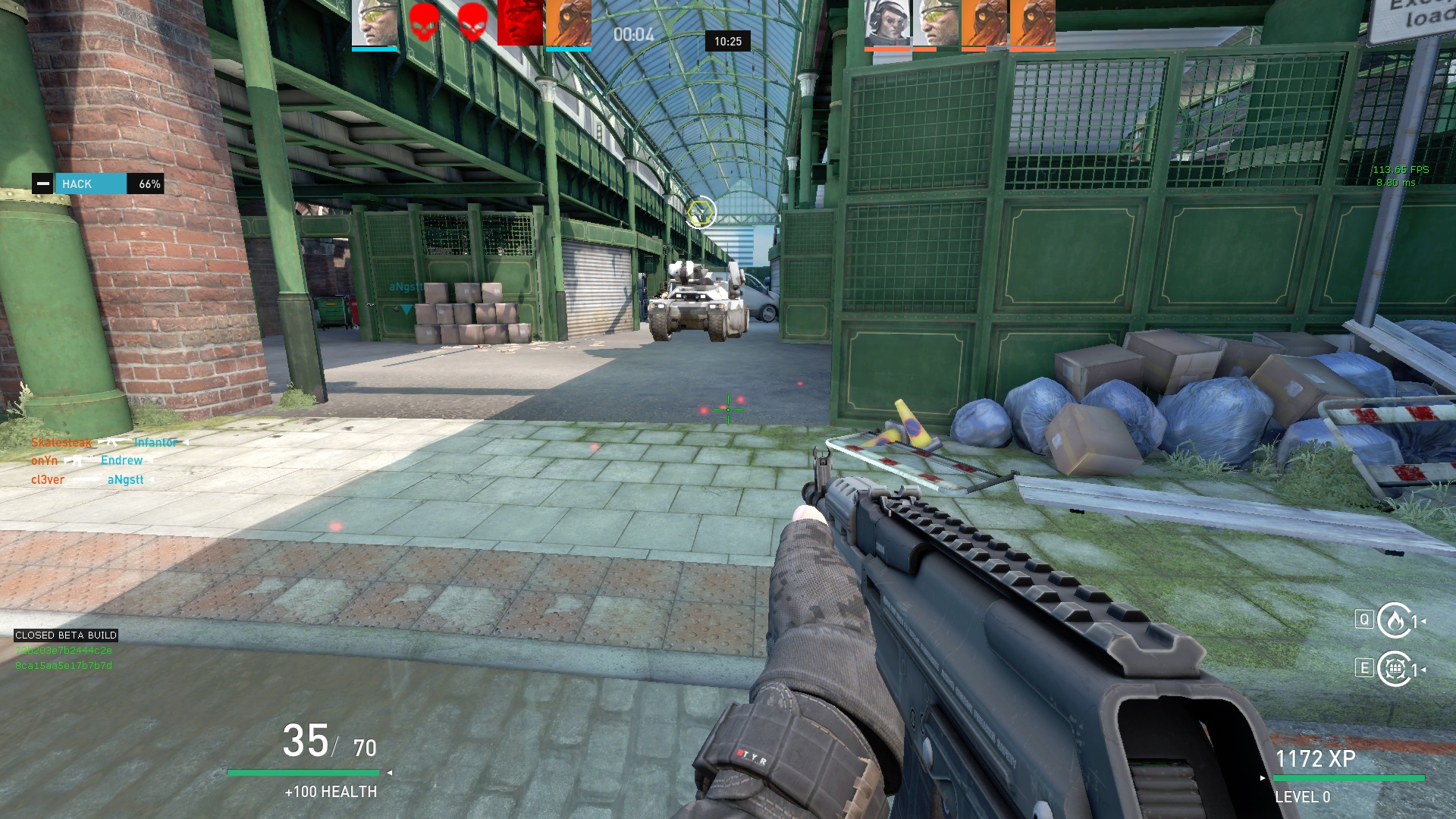Screen dimensions: 1456x819
Task: Choose the Endrew name in the kill feed
Action: [121, 460]
